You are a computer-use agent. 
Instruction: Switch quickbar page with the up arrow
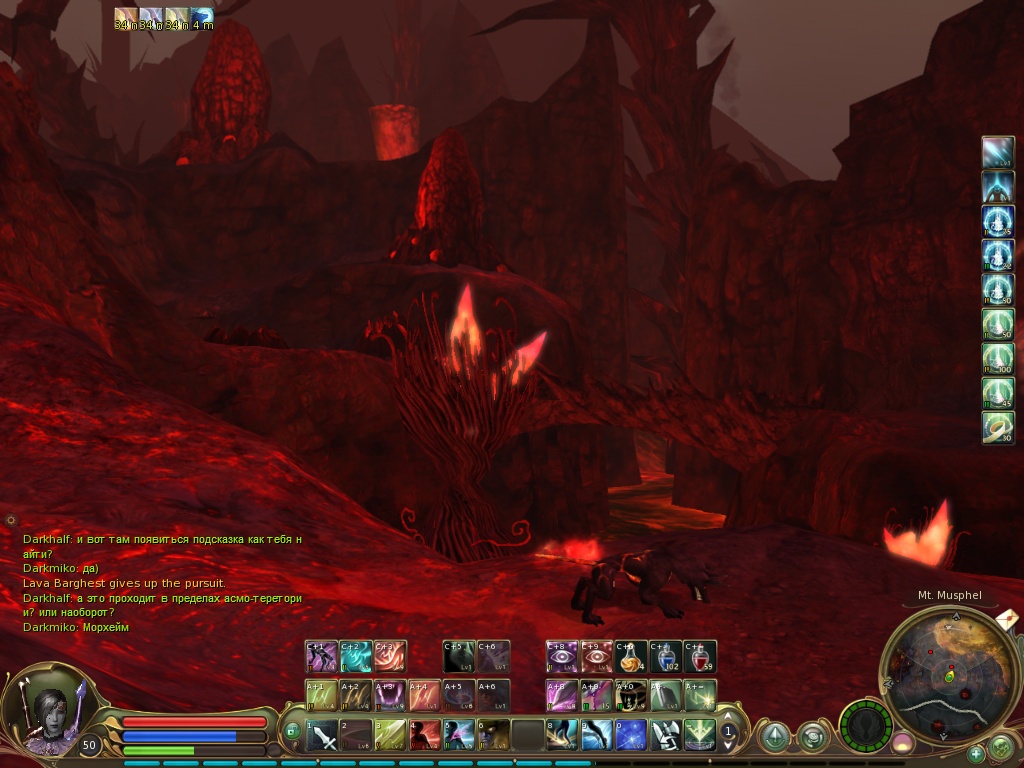(x=729, y=717)
